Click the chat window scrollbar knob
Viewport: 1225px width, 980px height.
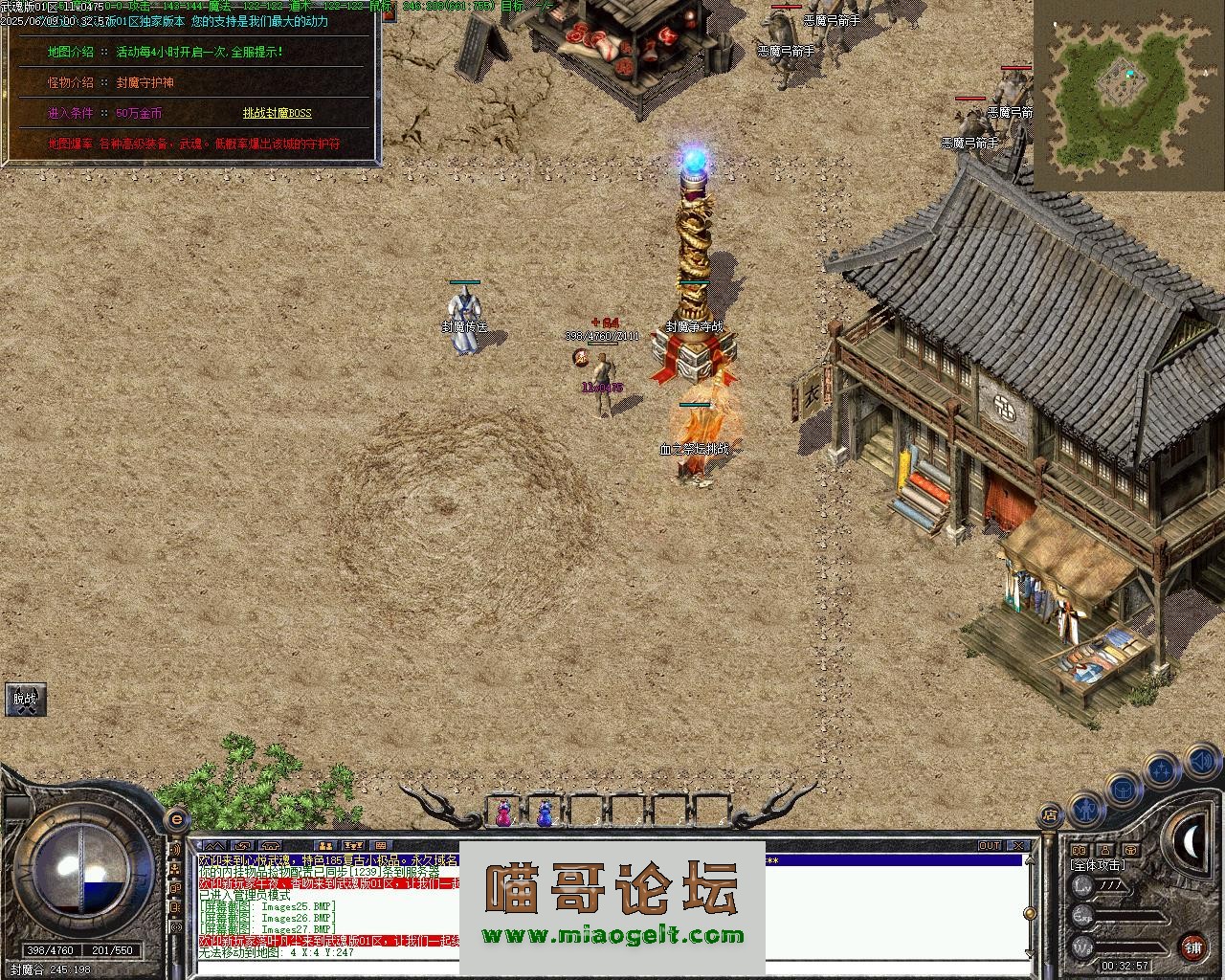click(x=1030, y=913)
